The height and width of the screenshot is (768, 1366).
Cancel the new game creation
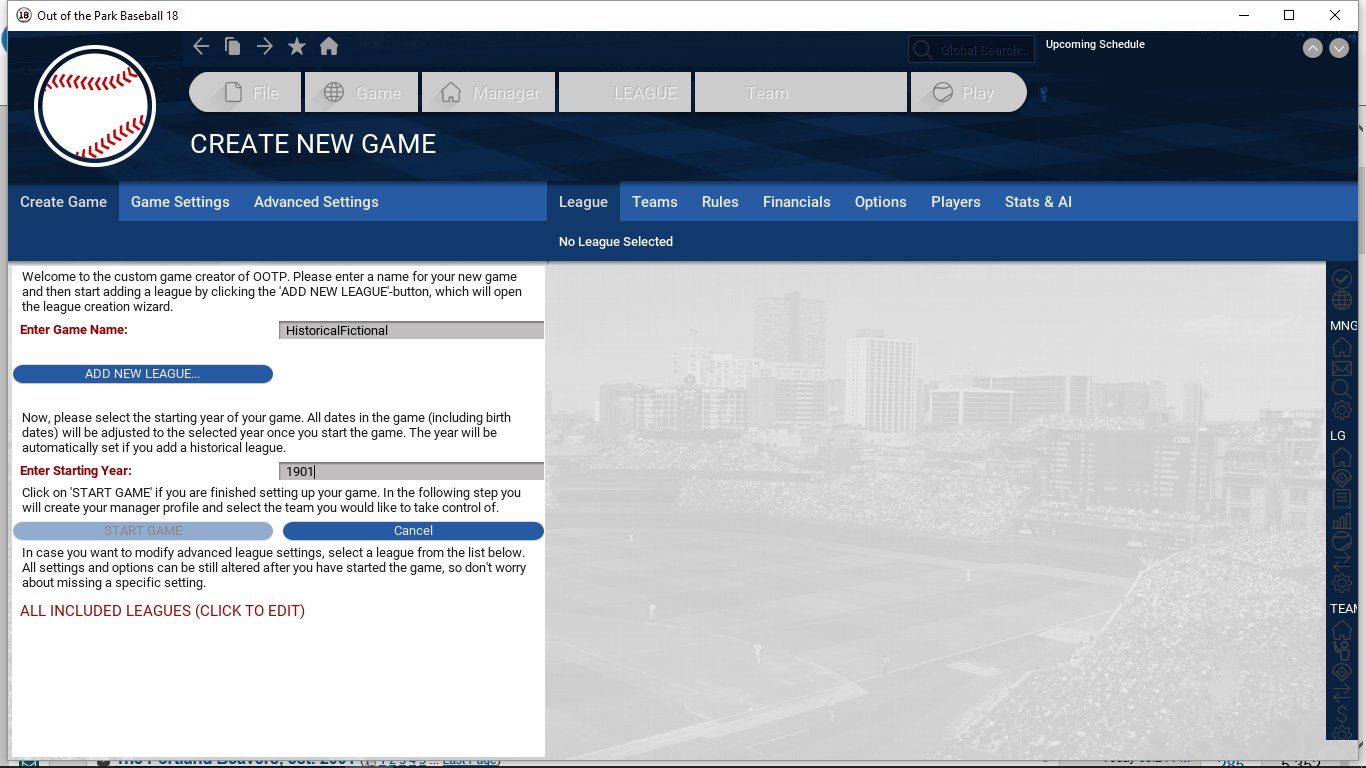(413, 531)
